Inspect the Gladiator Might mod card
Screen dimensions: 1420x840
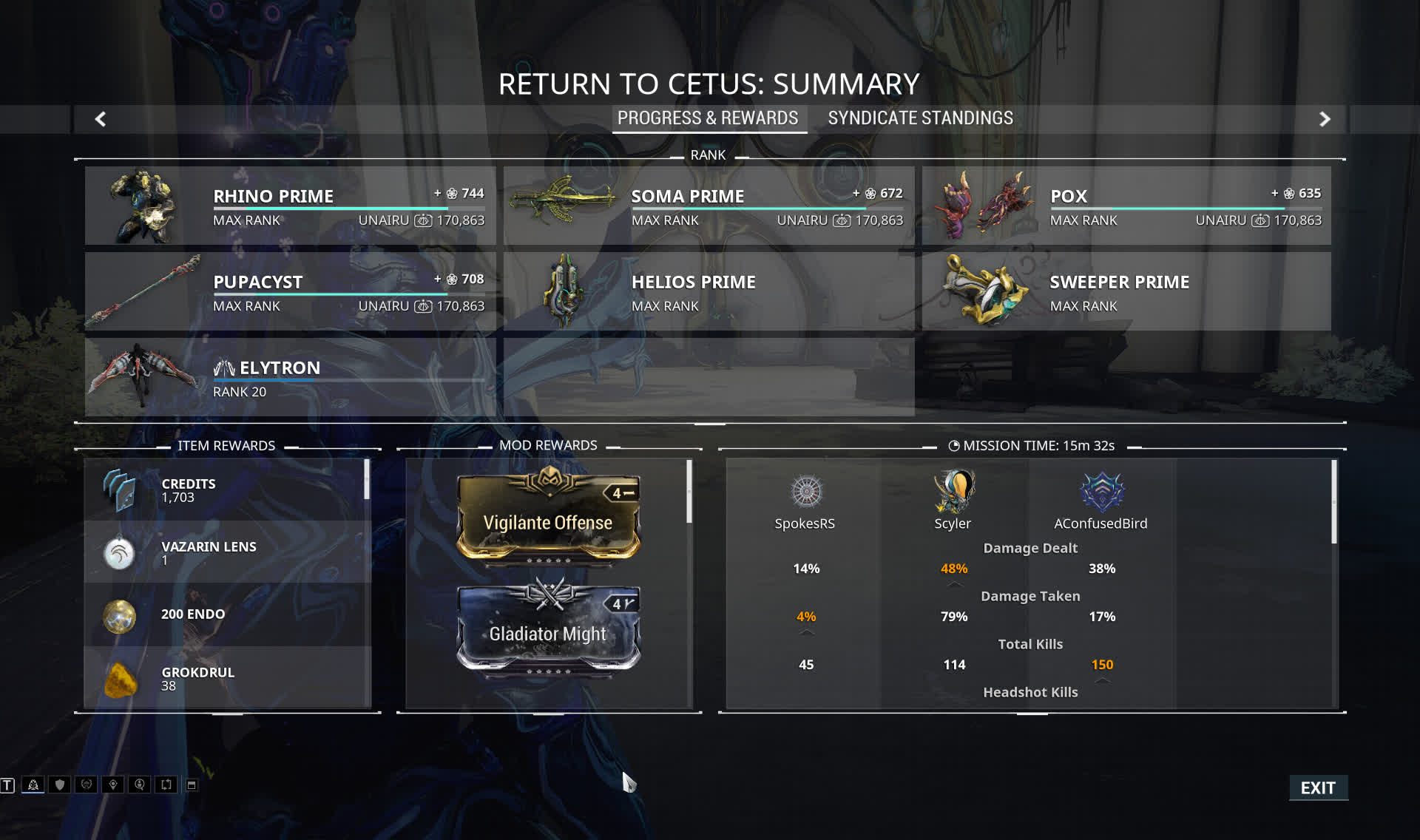coord(548,629)
